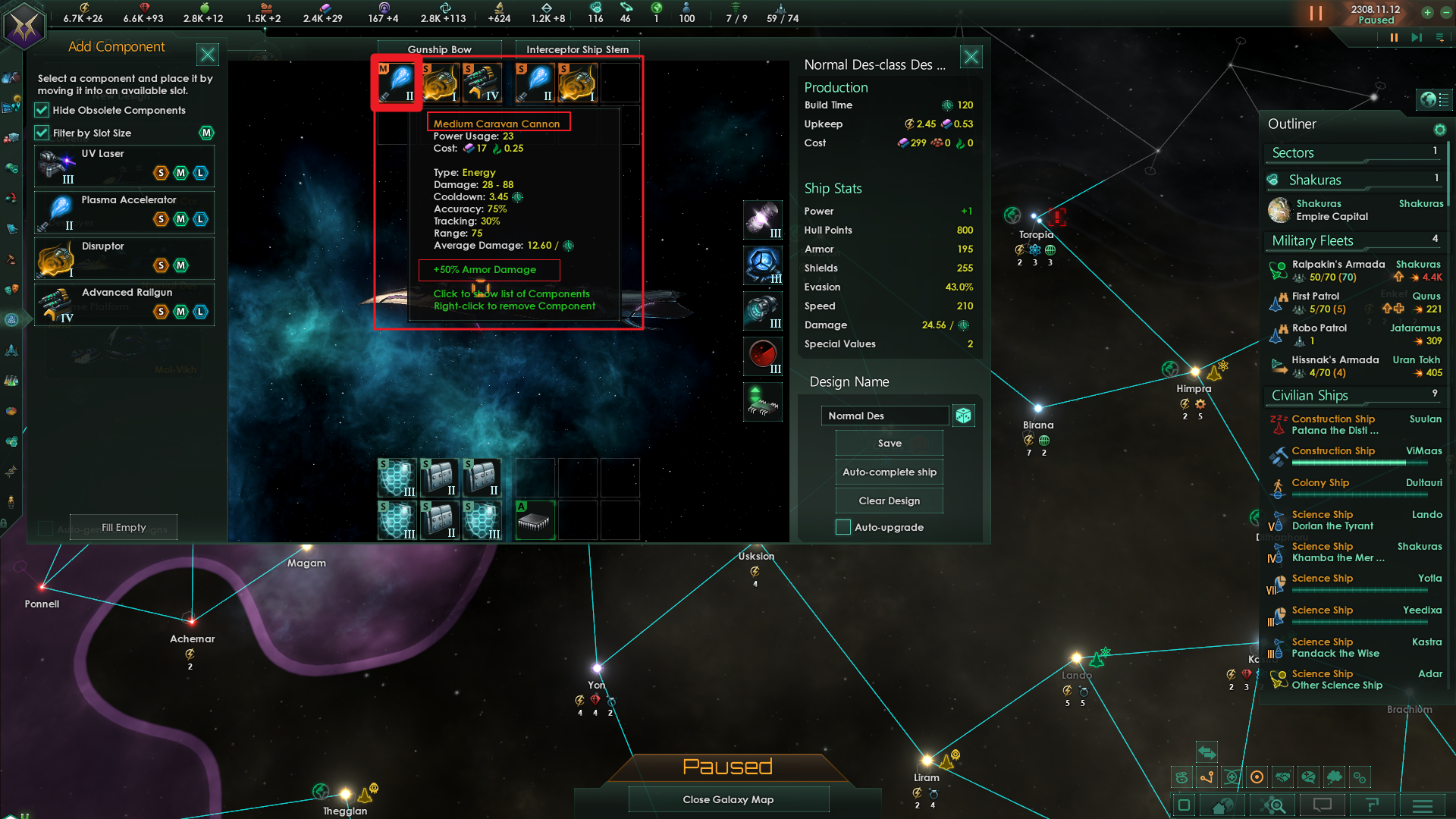The width and height of the screenshot is (1456, 819).
Task: Select the Colony Ship at Dultauri
Action: point(1320,484)
